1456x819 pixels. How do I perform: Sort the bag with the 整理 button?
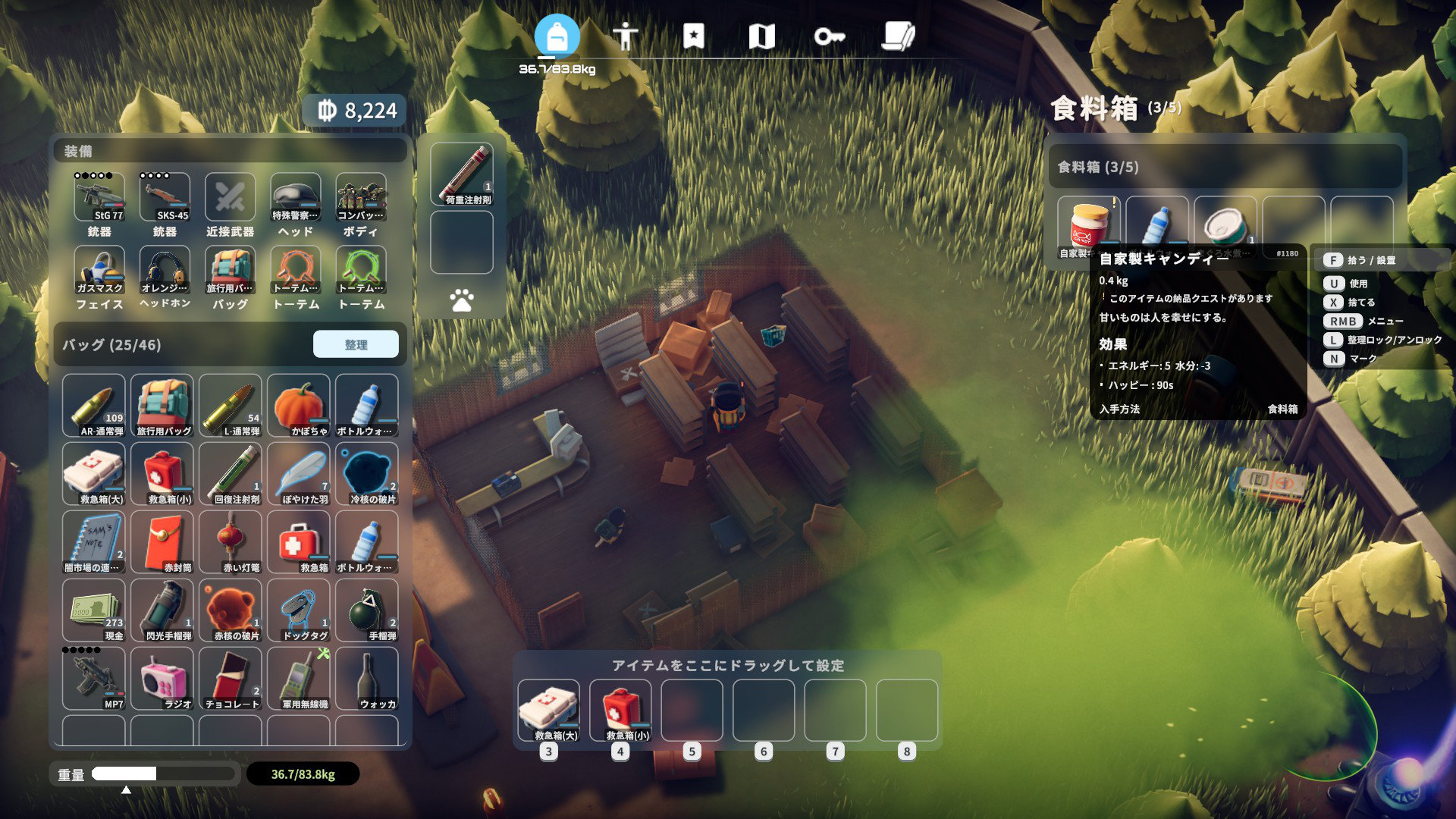tap(356, 344)
